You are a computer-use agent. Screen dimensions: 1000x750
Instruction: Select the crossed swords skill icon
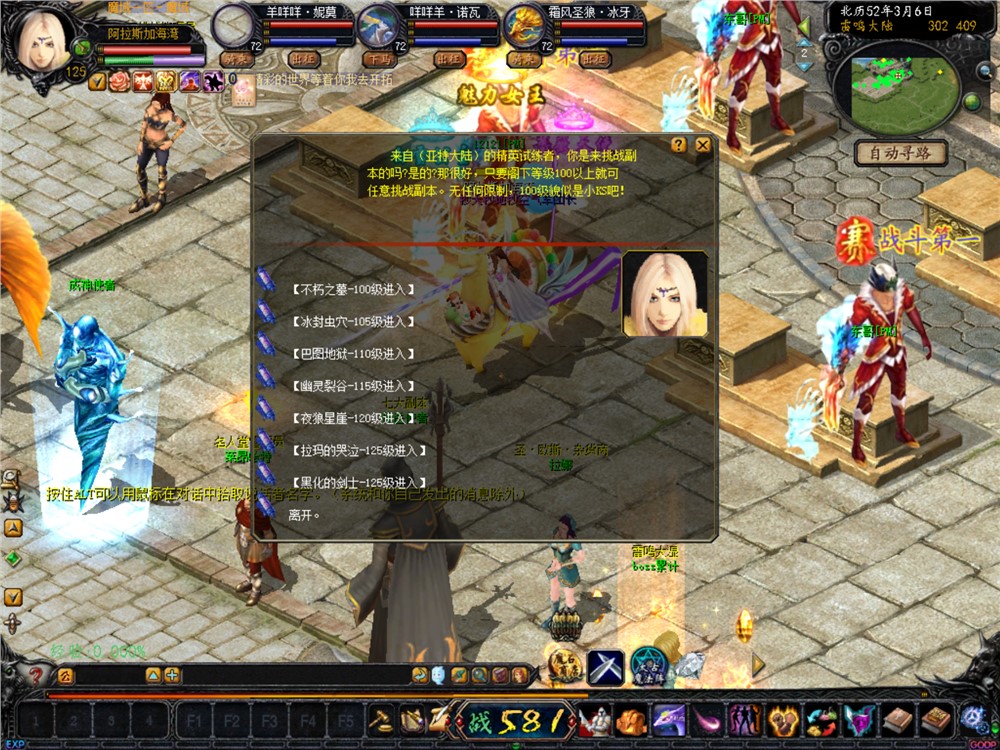[x=605, y=667]
